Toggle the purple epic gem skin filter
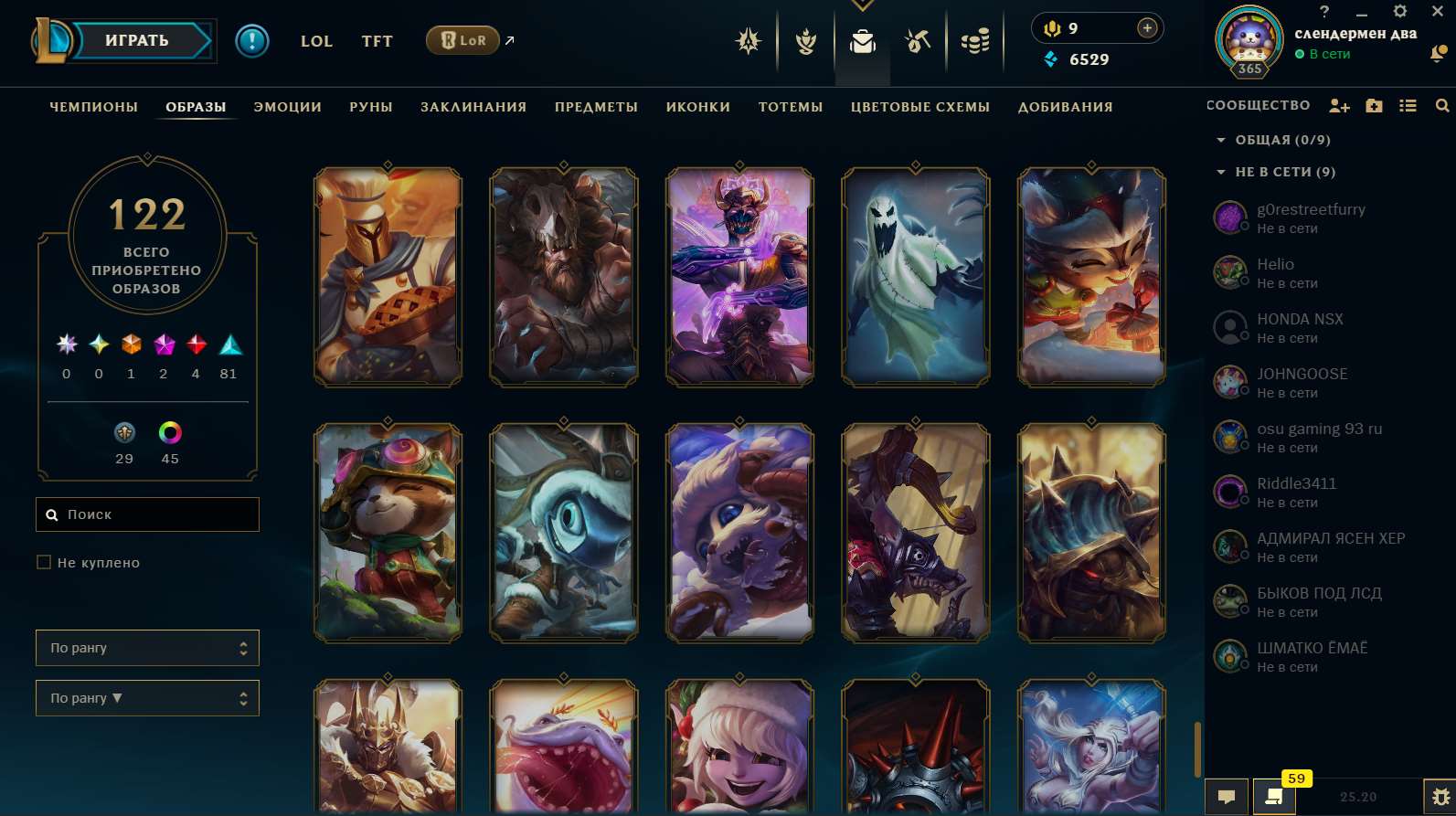1456x816 pixels. click(x=163, y=345)
